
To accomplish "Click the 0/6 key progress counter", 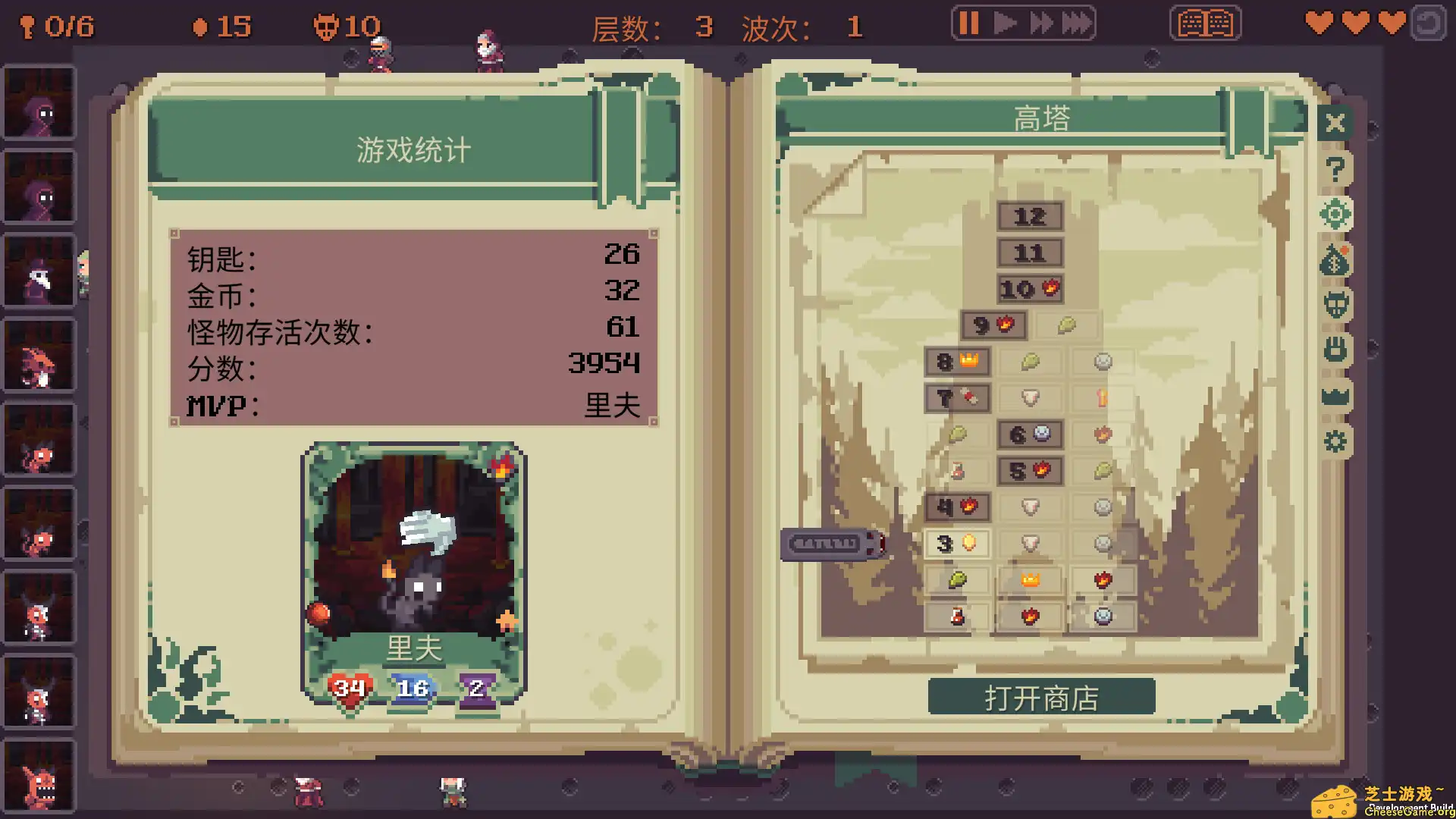I will pyautogui.click(x=57, y=27).
